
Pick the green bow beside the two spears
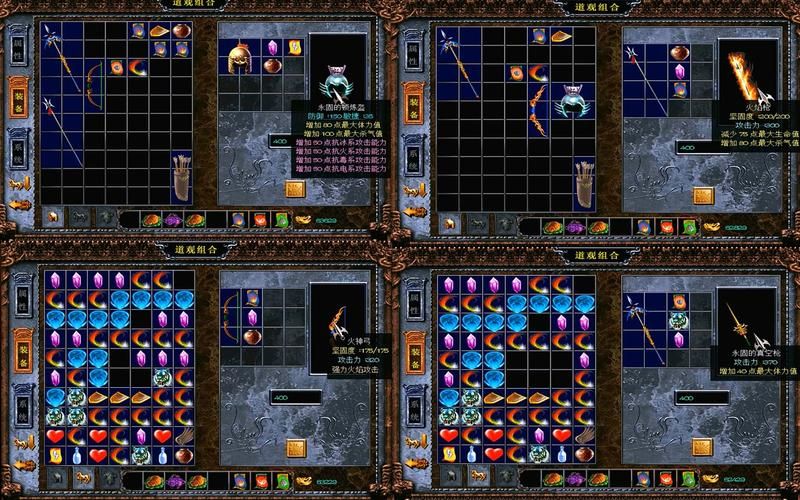[92, 85]
